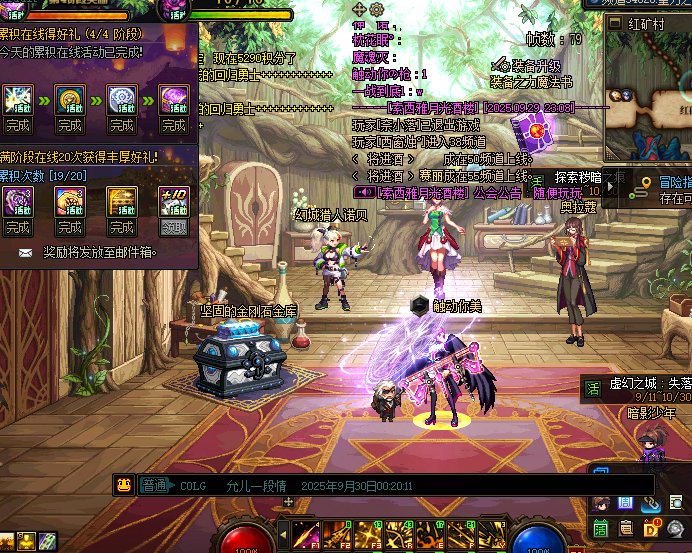Click the yellow smiley emote icon in chat
The image size is (692, 553).
pyautogui.click(x=124, y=485)
